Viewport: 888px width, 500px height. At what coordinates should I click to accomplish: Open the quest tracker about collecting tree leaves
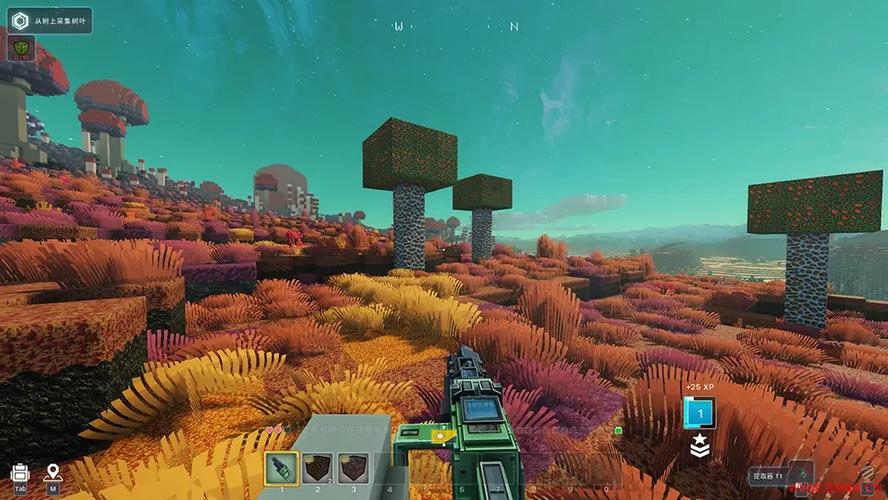click(49, 21)
